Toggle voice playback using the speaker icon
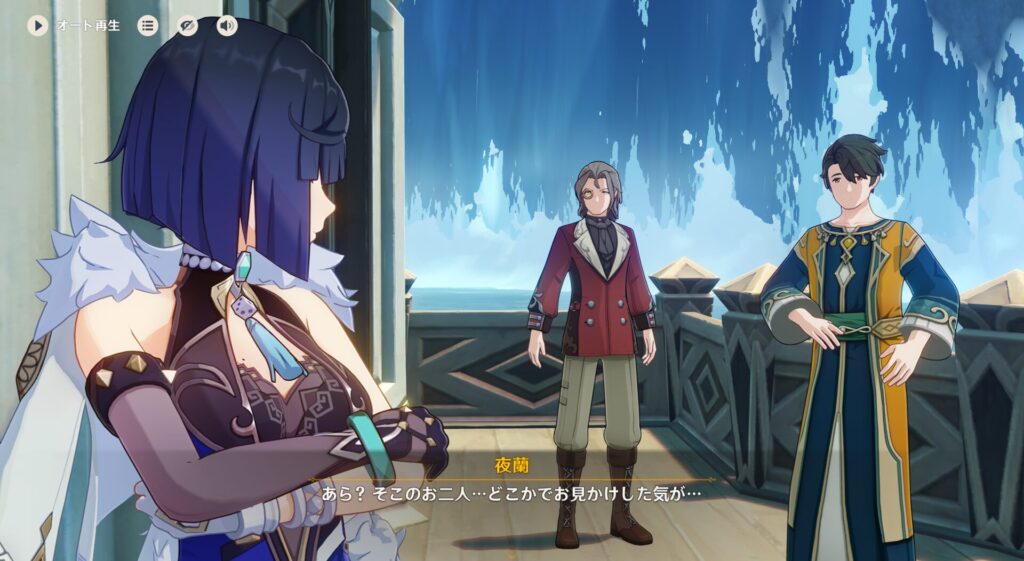The image size is (1024, 561). [x=227, y=26]
